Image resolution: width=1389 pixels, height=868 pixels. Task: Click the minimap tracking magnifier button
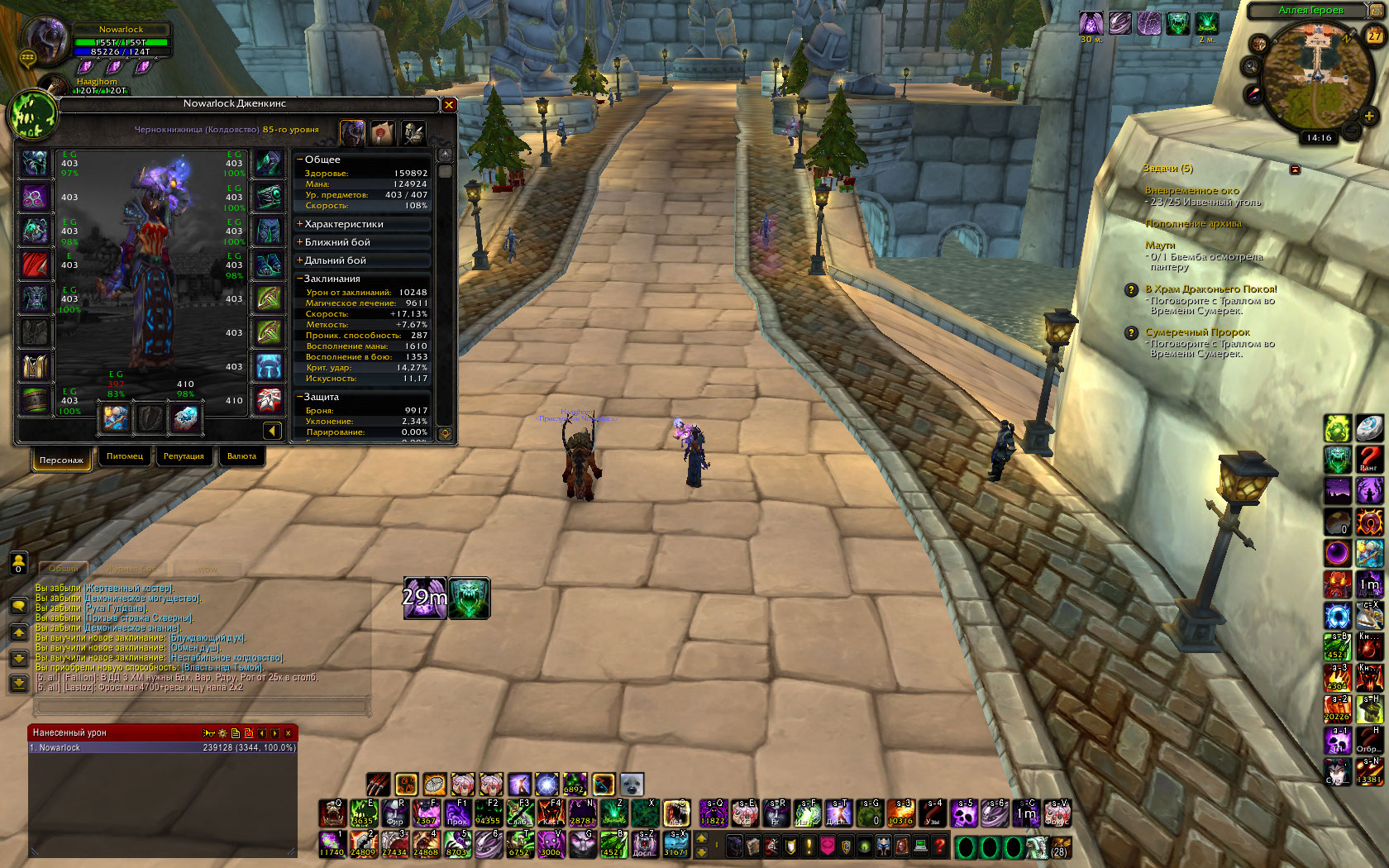pyautogui.click(x=1251, y=67)
